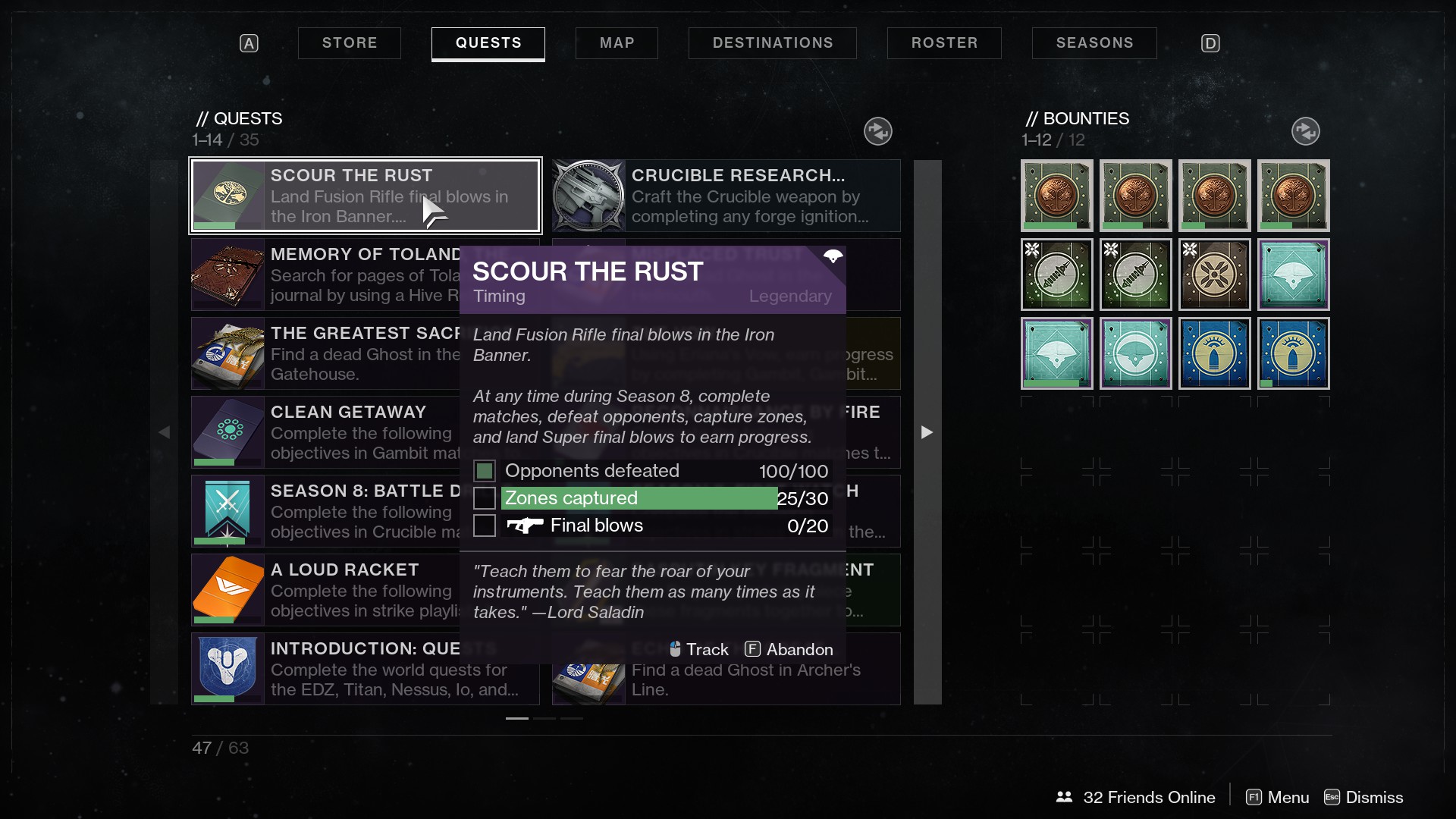This screenshot has height=819, width=1456.
Task: Choose the Clean Getaway quest
Action: (x=325, y=432)
